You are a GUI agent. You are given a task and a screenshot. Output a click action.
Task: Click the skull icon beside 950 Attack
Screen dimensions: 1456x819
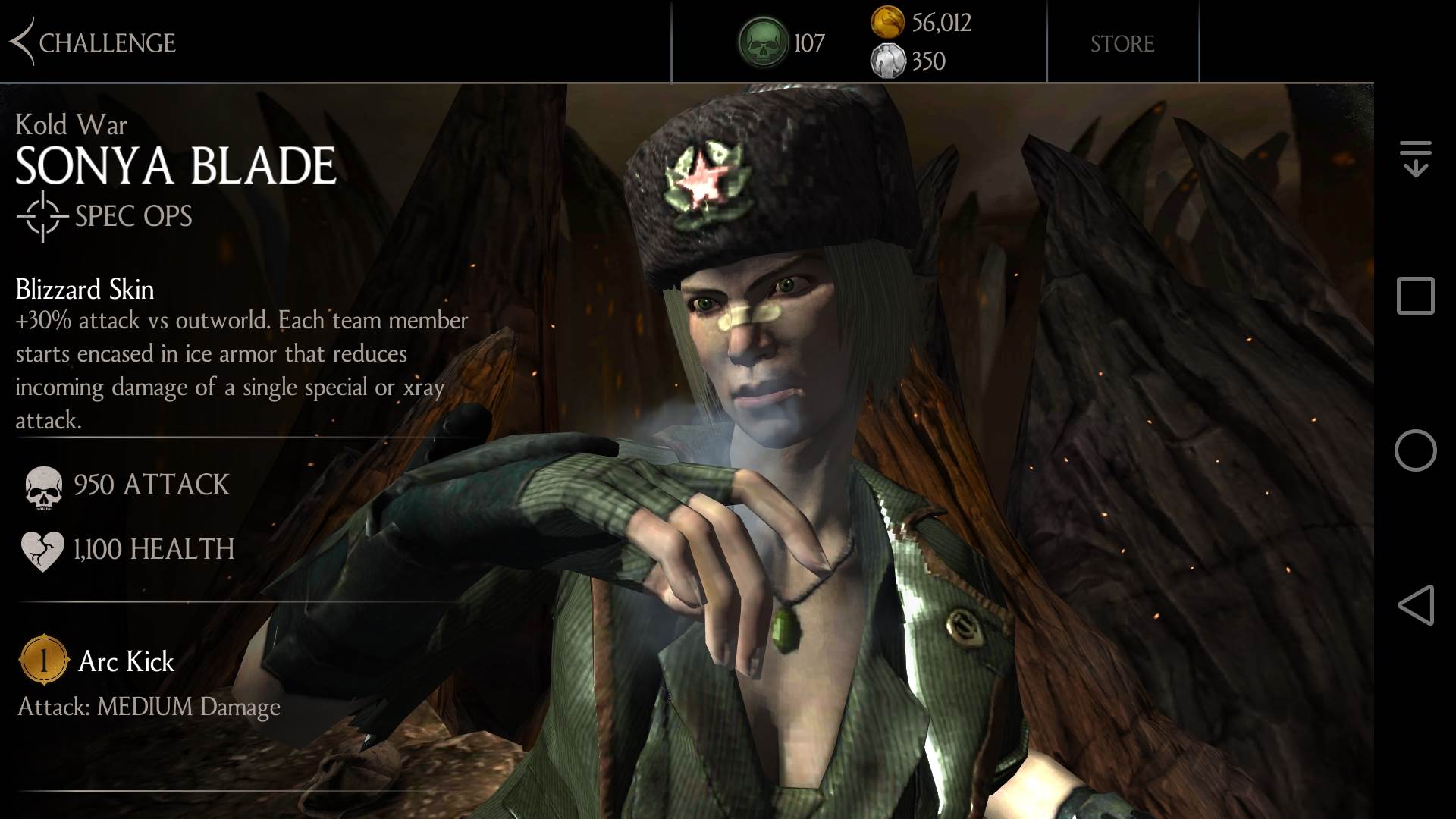point(42,485)
